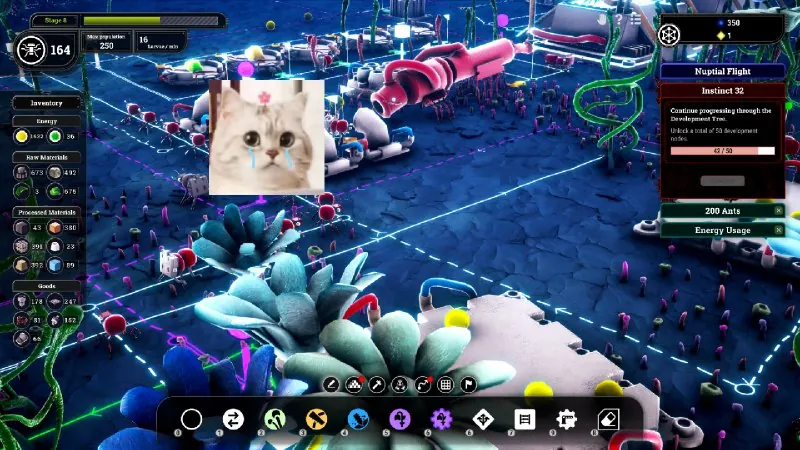Select the small flag icon
This screenshot has width=800, height=450.
468,384
